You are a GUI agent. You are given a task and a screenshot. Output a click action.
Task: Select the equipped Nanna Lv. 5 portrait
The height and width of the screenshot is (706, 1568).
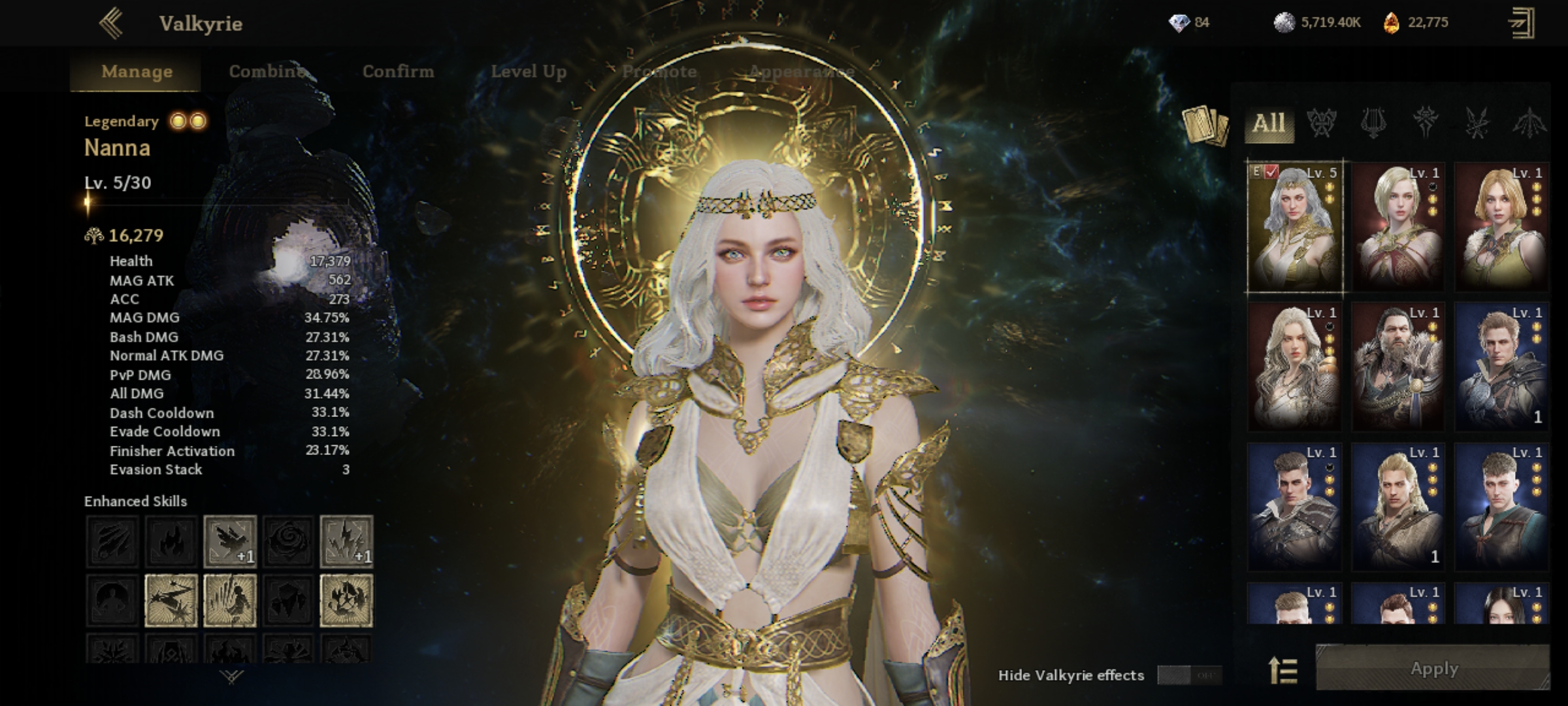(x=1294, y=226)
